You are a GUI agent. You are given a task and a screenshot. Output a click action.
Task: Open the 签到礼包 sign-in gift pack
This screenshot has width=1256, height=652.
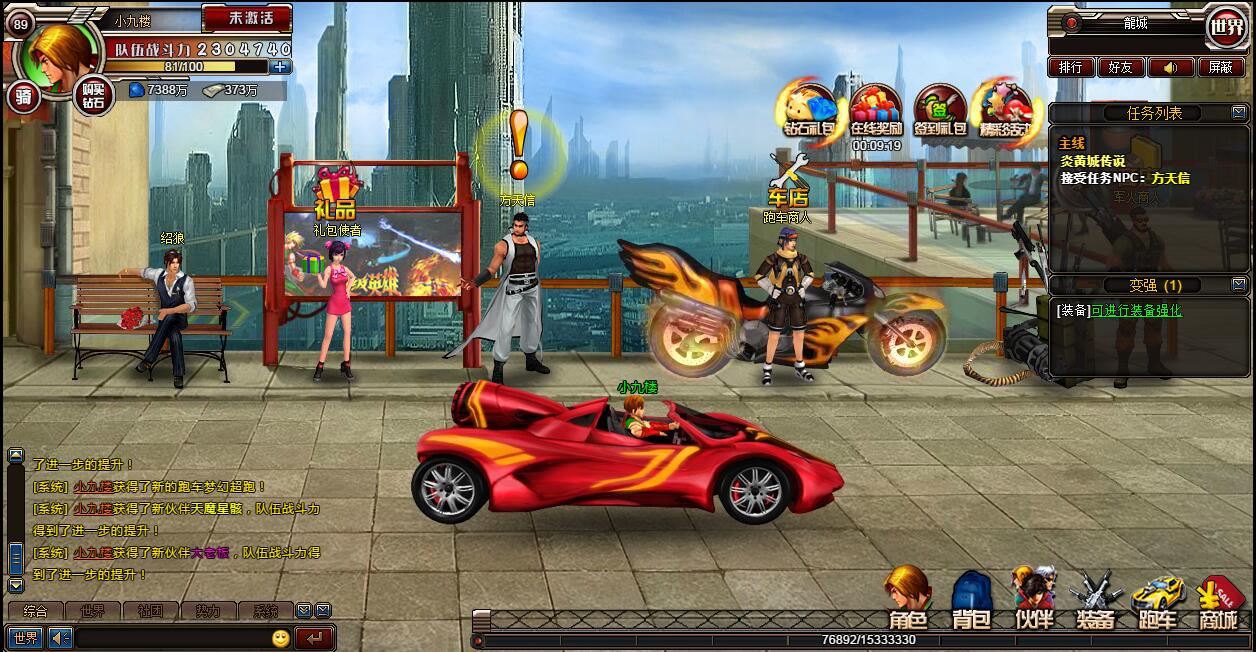[x=940, y=108]
